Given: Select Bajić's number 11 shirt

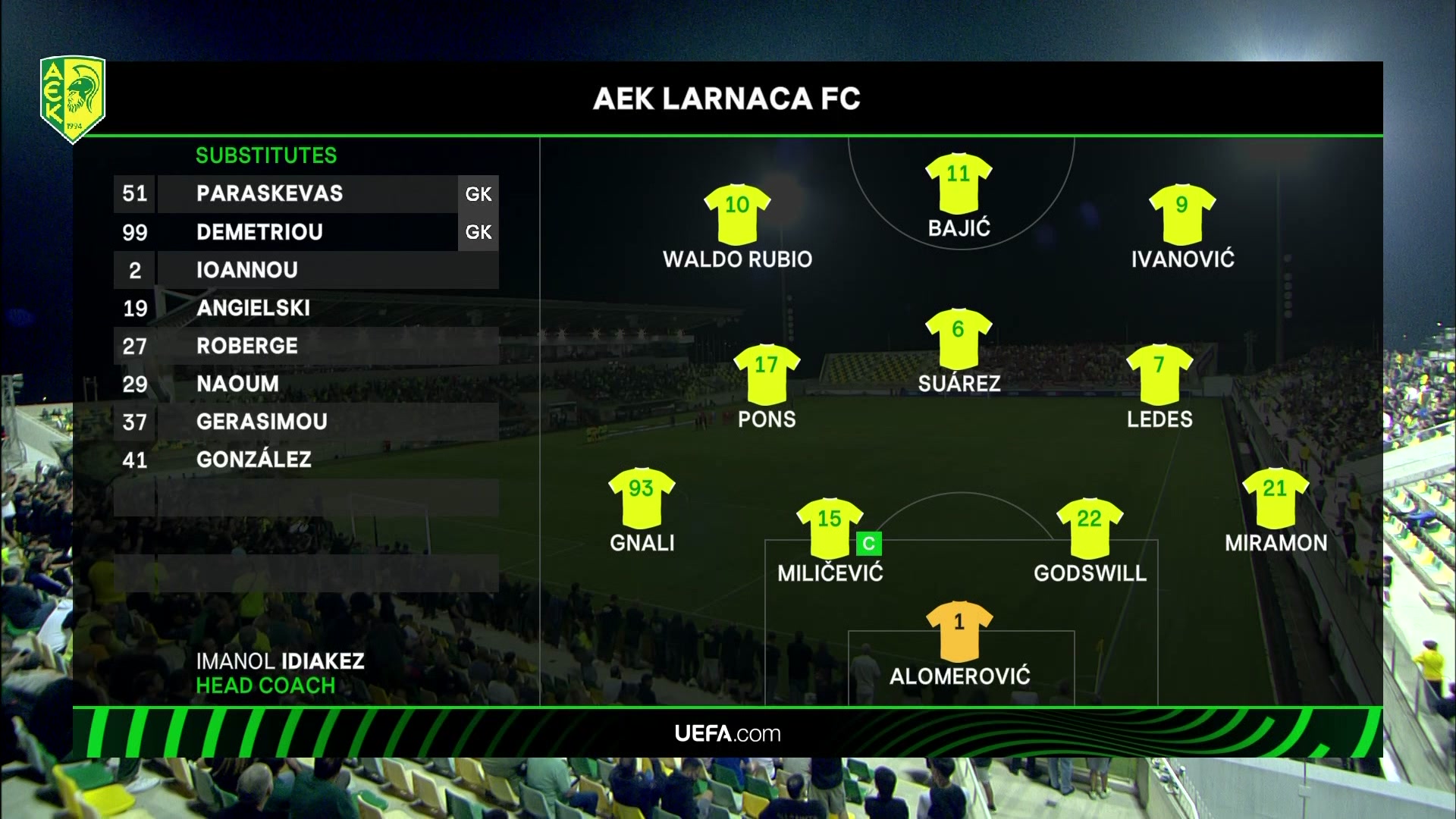Looking at the screenshot, I should 959,183.
